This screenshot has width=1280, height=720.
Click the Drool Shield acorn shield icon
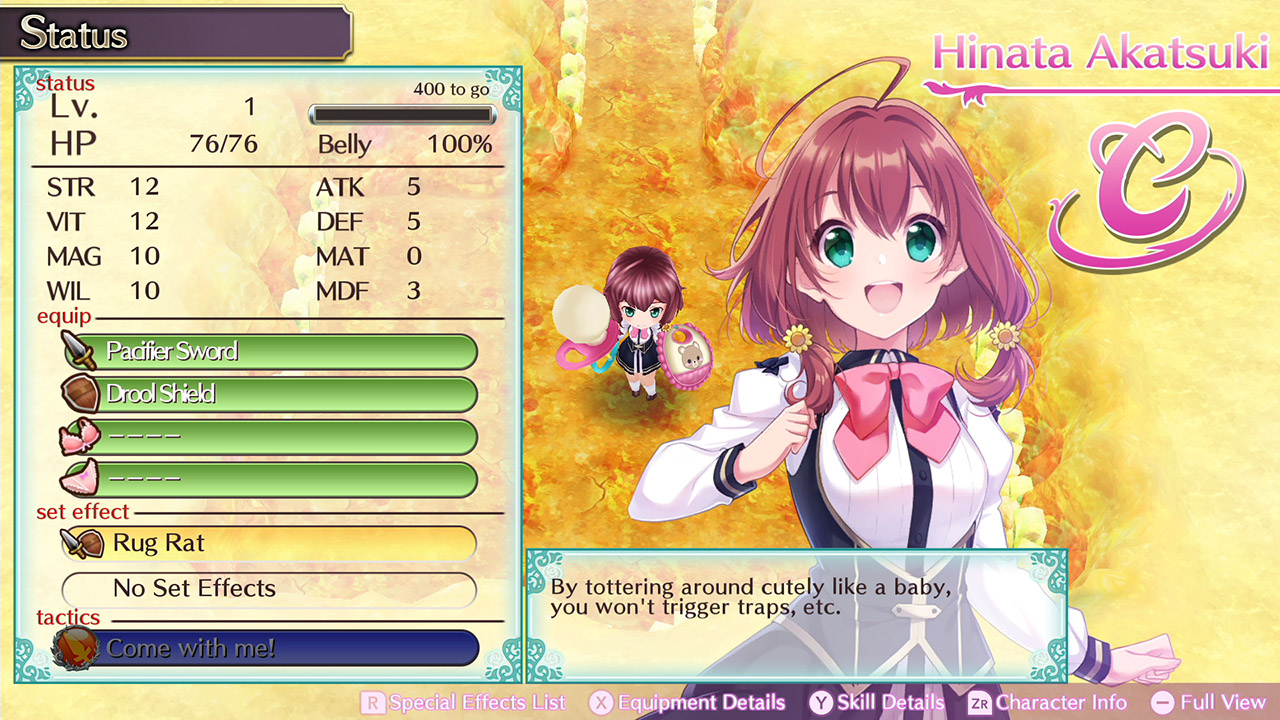80,394
